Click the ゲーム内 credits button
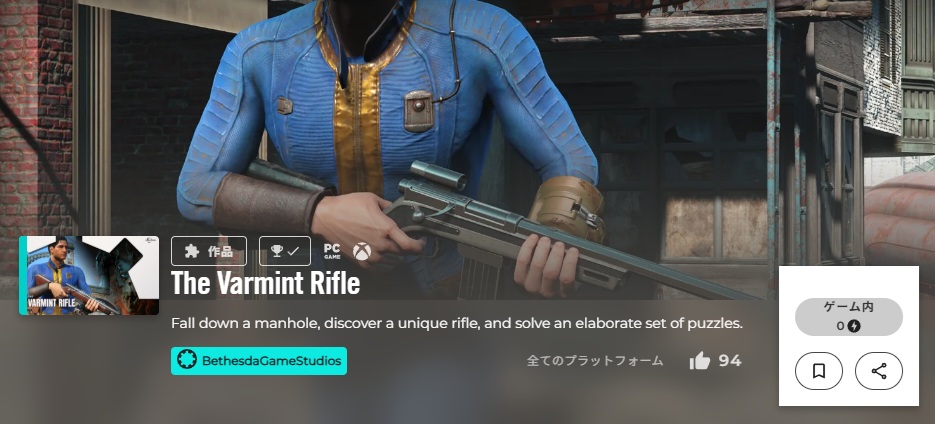The image size is (935, 424). click(848, 316)
